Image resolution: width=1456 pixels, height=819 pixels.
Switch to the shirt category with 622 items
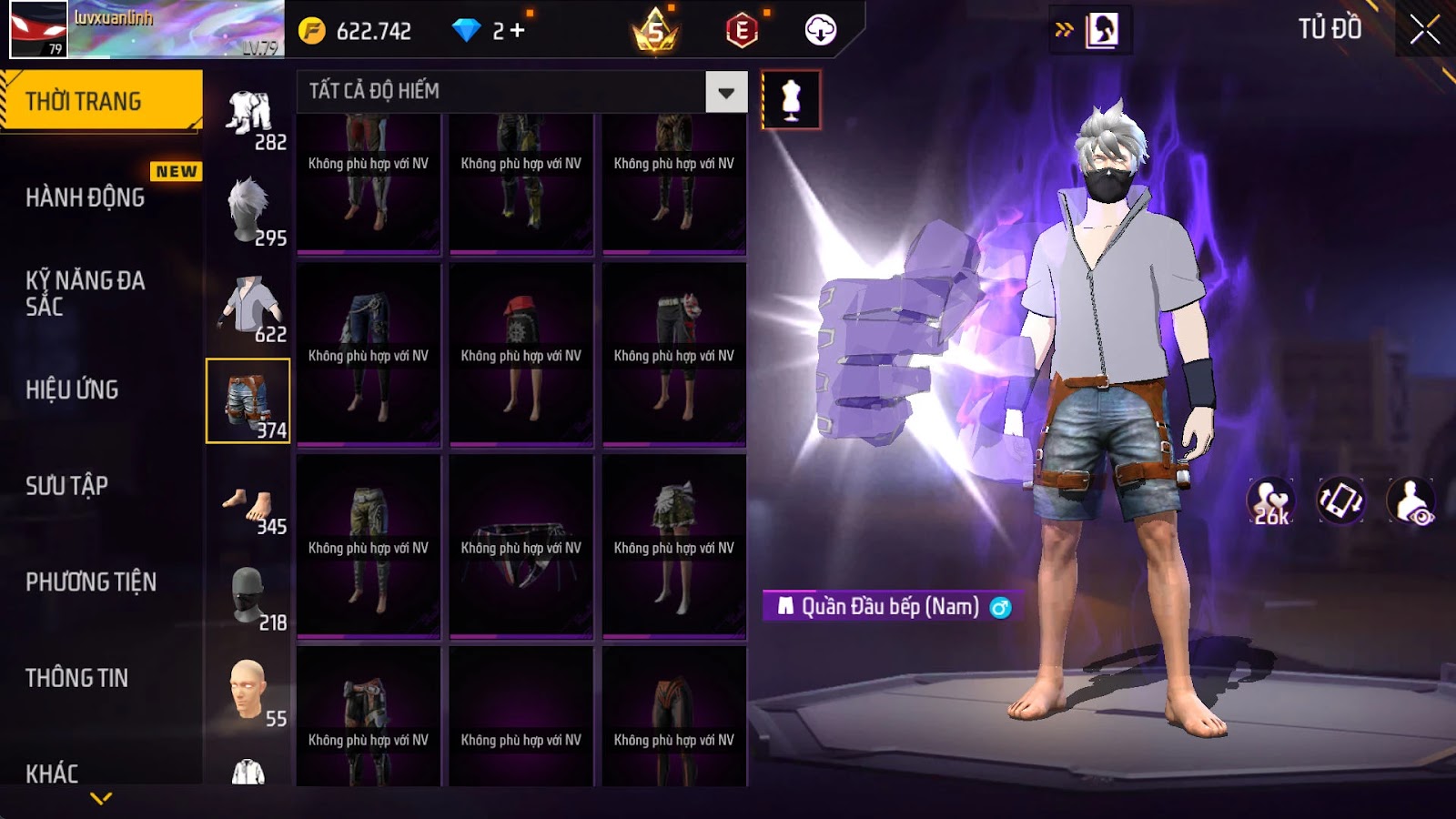click(x=248, y=307)
